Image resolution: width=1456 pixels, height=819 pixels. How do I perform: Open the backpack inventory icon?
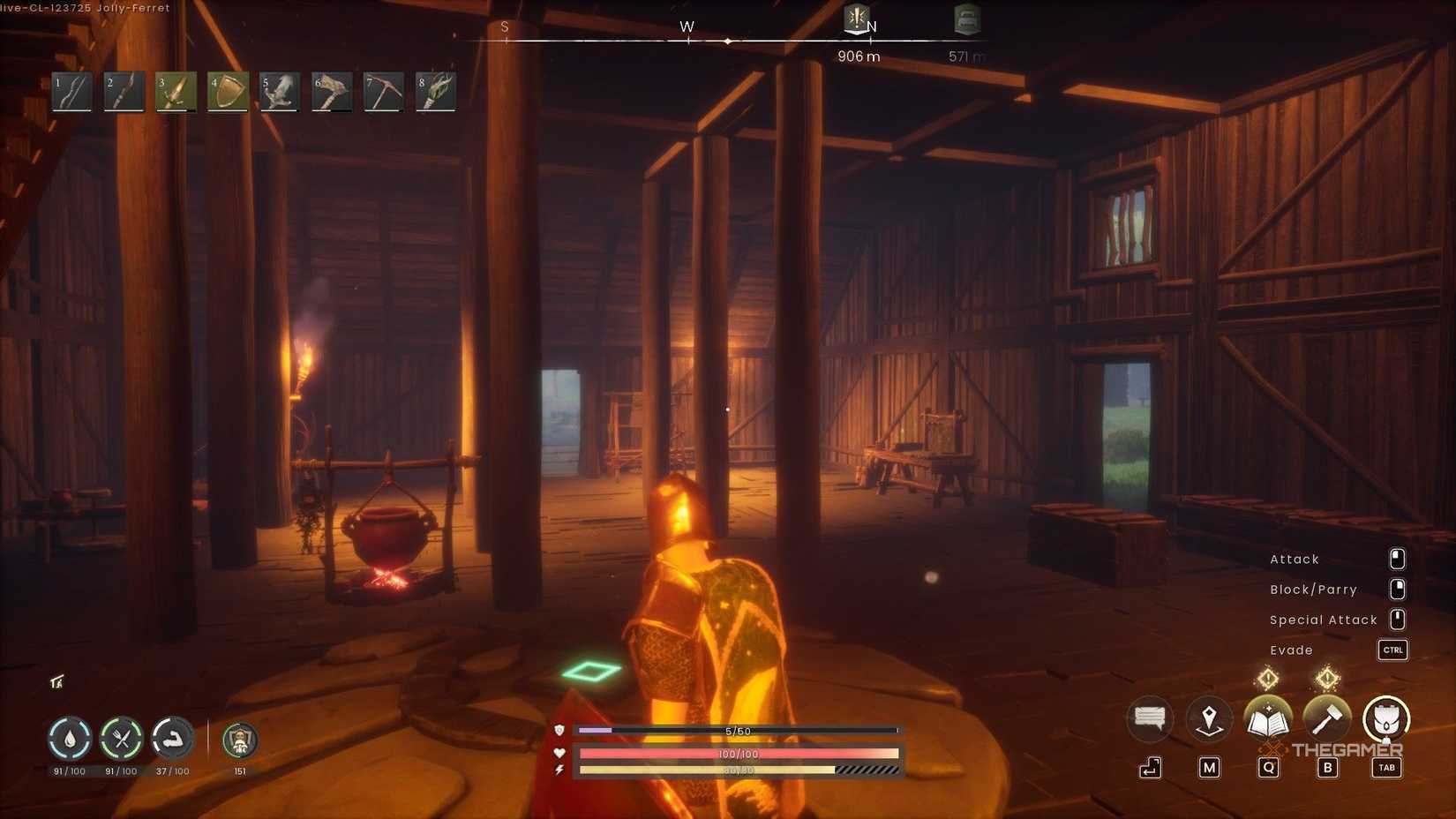coord(1386,720)
